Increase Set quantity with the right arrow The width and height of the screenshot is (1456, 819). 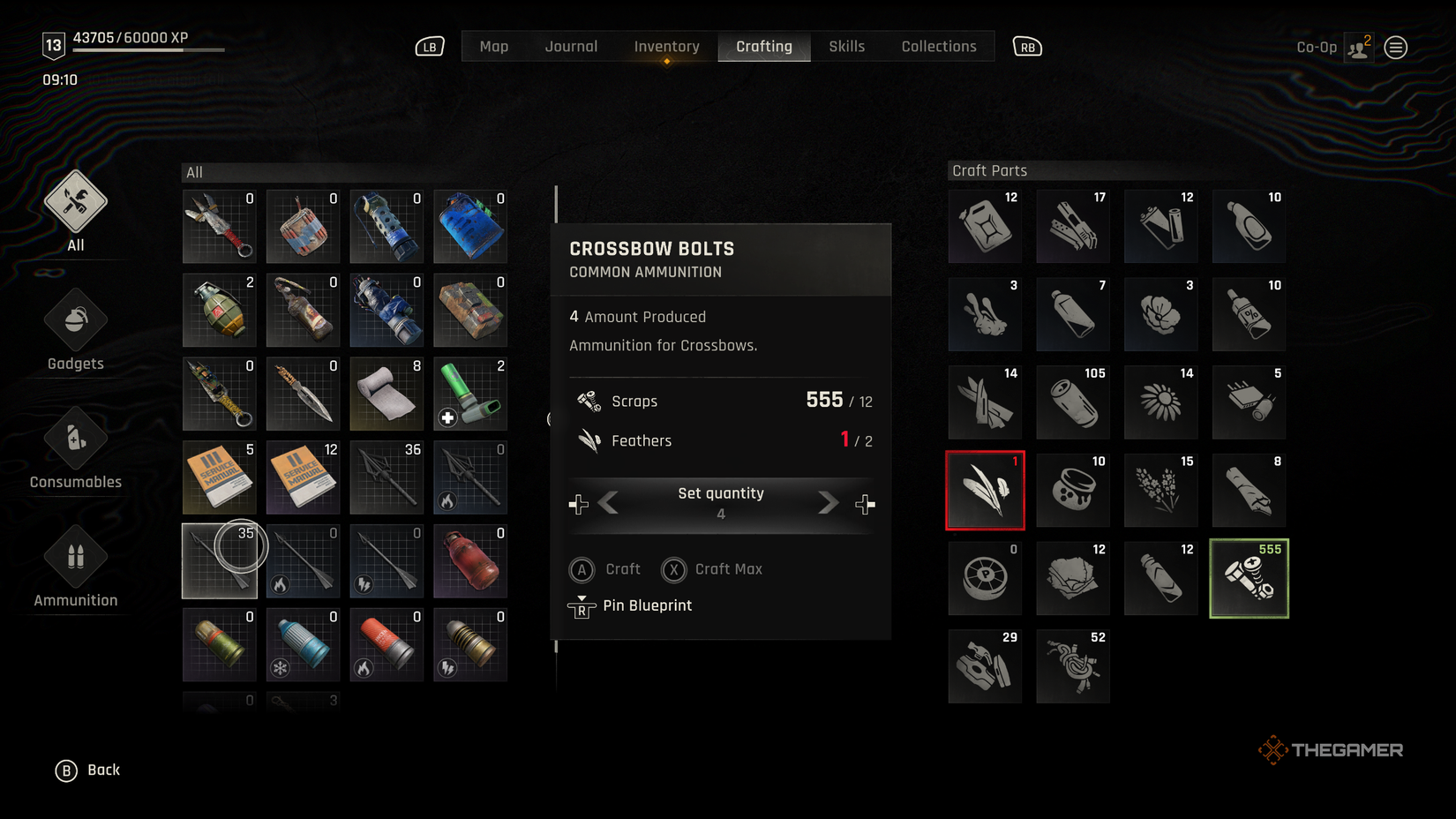(827, 502)
